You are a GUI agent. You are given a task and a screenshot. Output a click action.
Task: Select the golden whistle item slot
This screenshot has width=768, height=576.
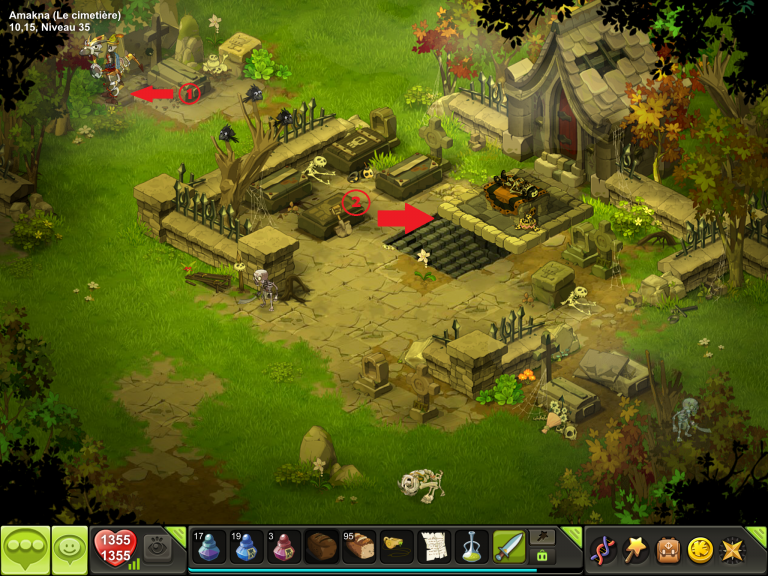click(x=396, y=547)
